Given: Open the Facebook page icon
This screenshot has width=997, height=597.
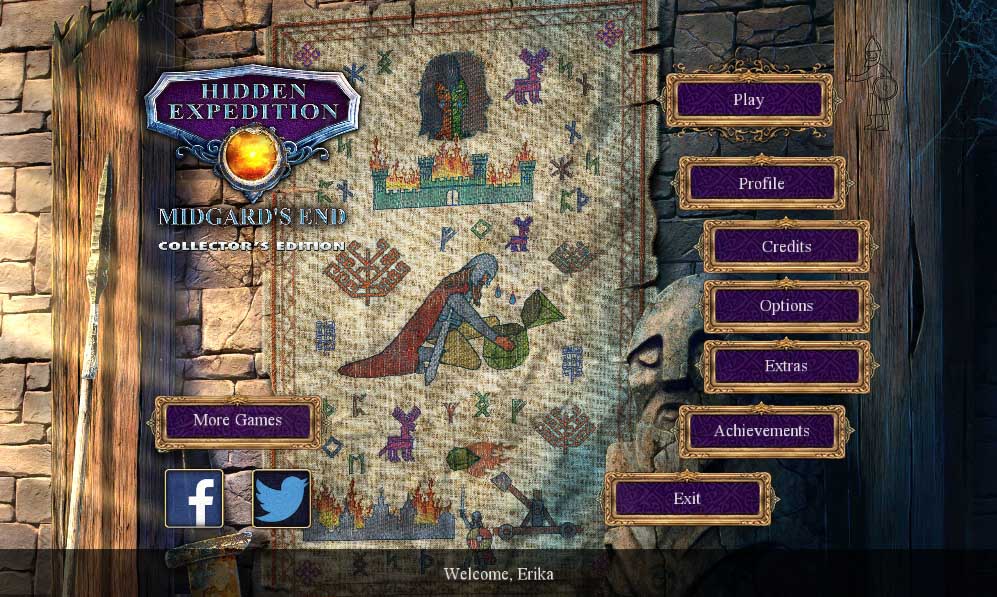Looking at the screenshot, I should pyautogui.click(x=194, y=498).
